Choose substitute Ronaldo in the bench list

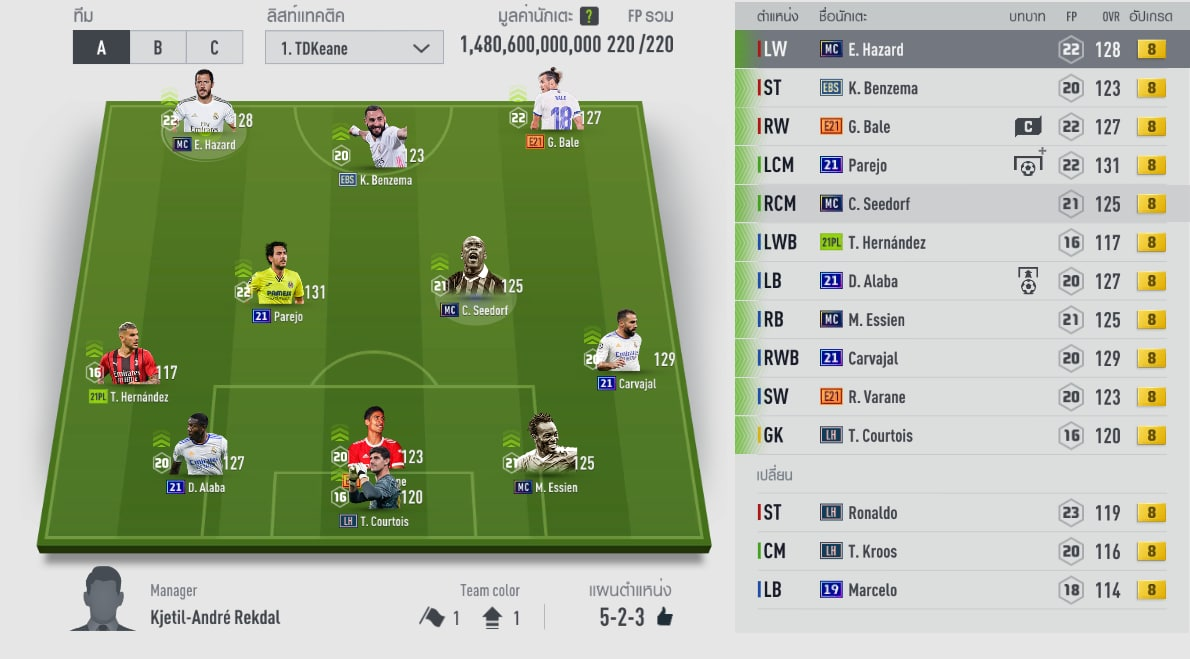coord(950,512)
